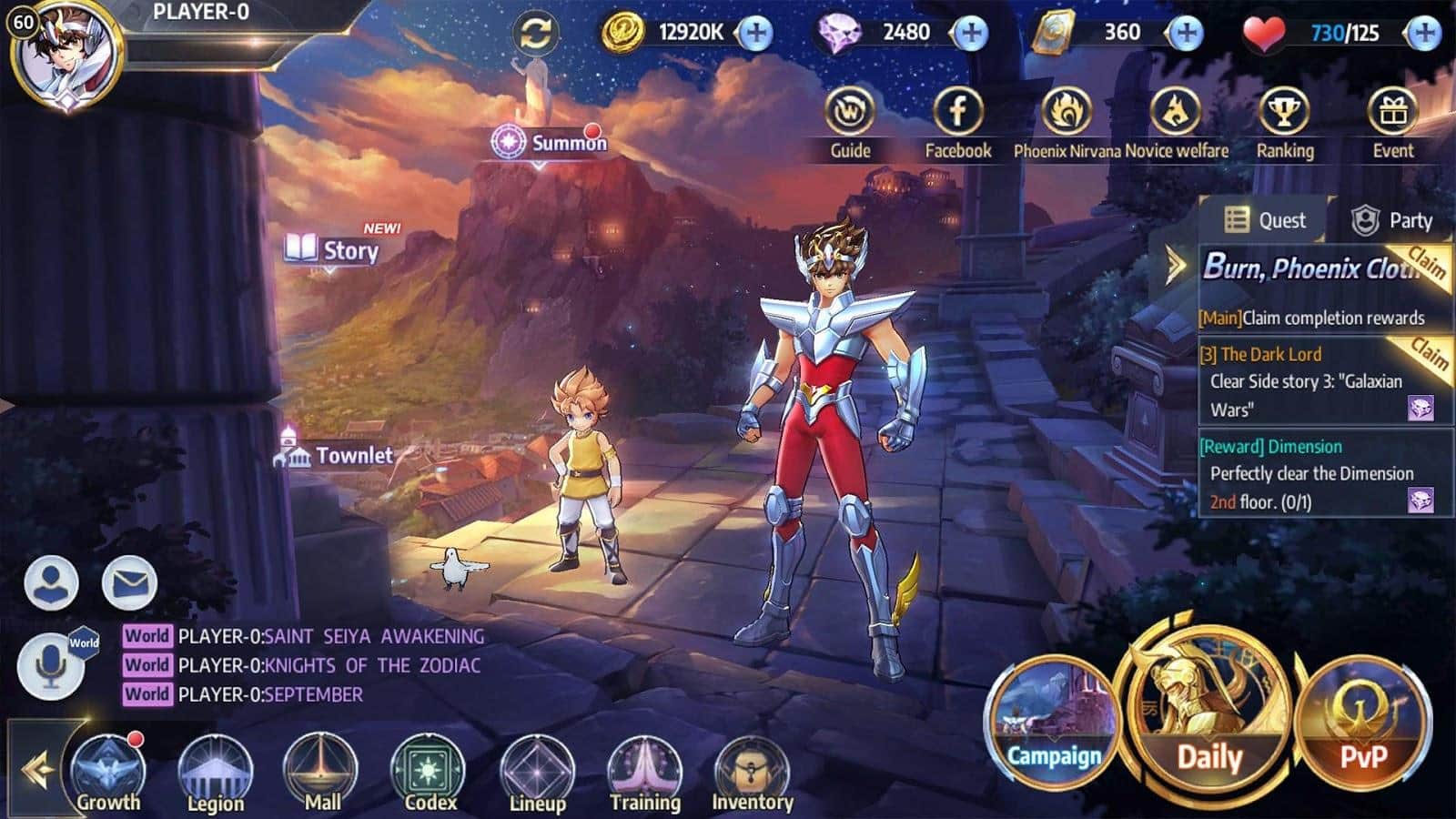Go to the Mall shop
This screenshot has height=819, width=1456.
(x=322, y=773)
